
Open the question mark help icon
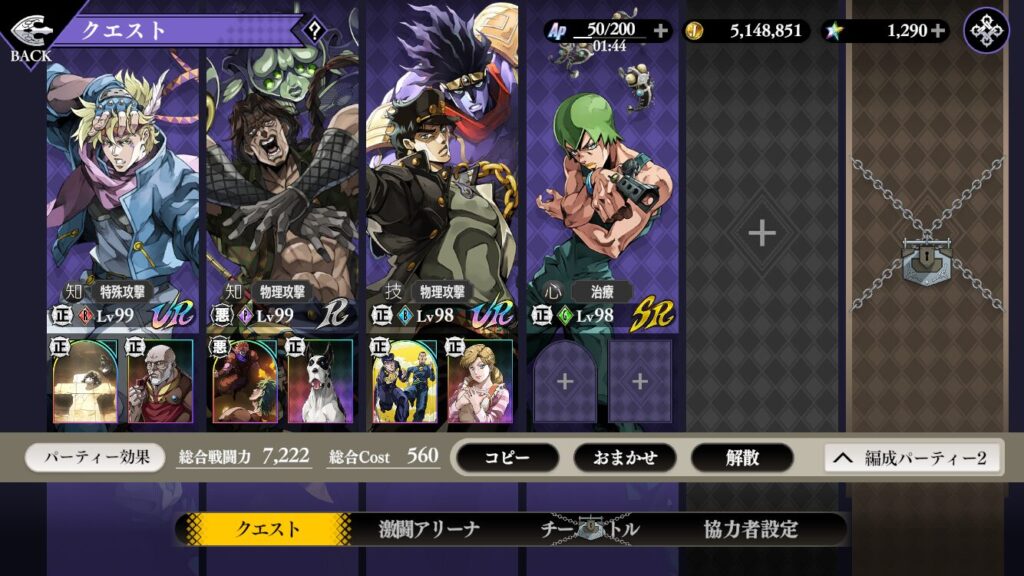click(x=314, y=29)
